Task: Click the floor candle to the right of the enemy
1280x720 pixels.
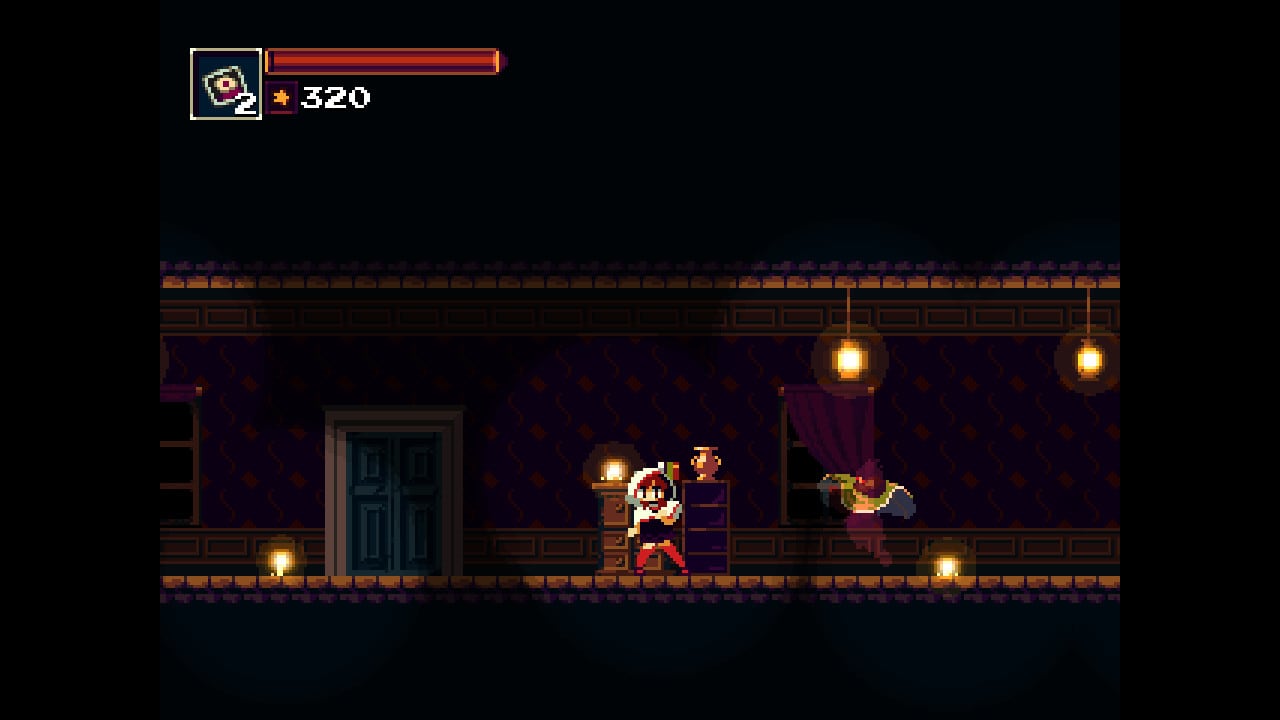Action: (948, 565)
